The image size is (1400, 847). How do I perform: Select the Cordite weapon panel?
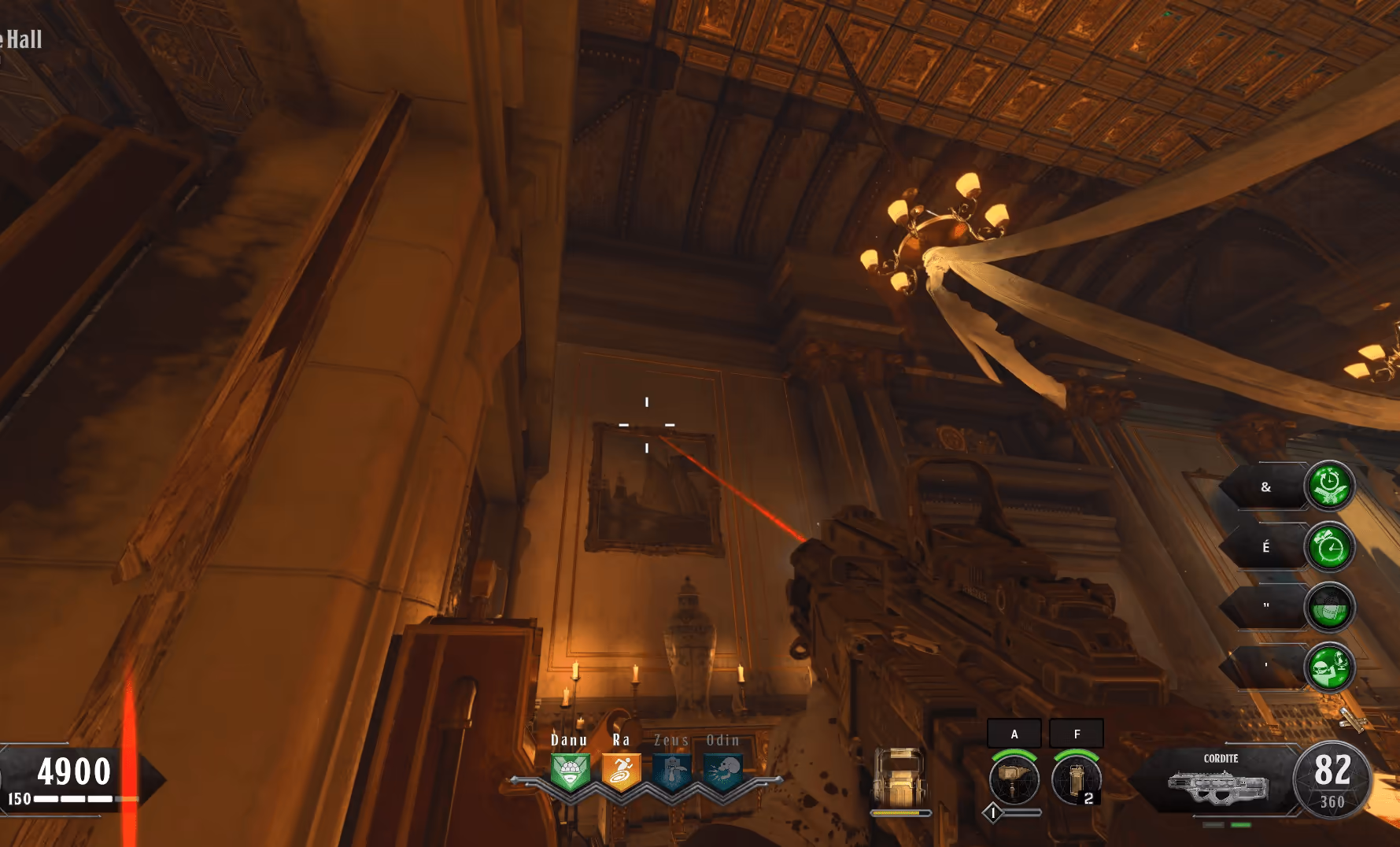(1220, 779)
